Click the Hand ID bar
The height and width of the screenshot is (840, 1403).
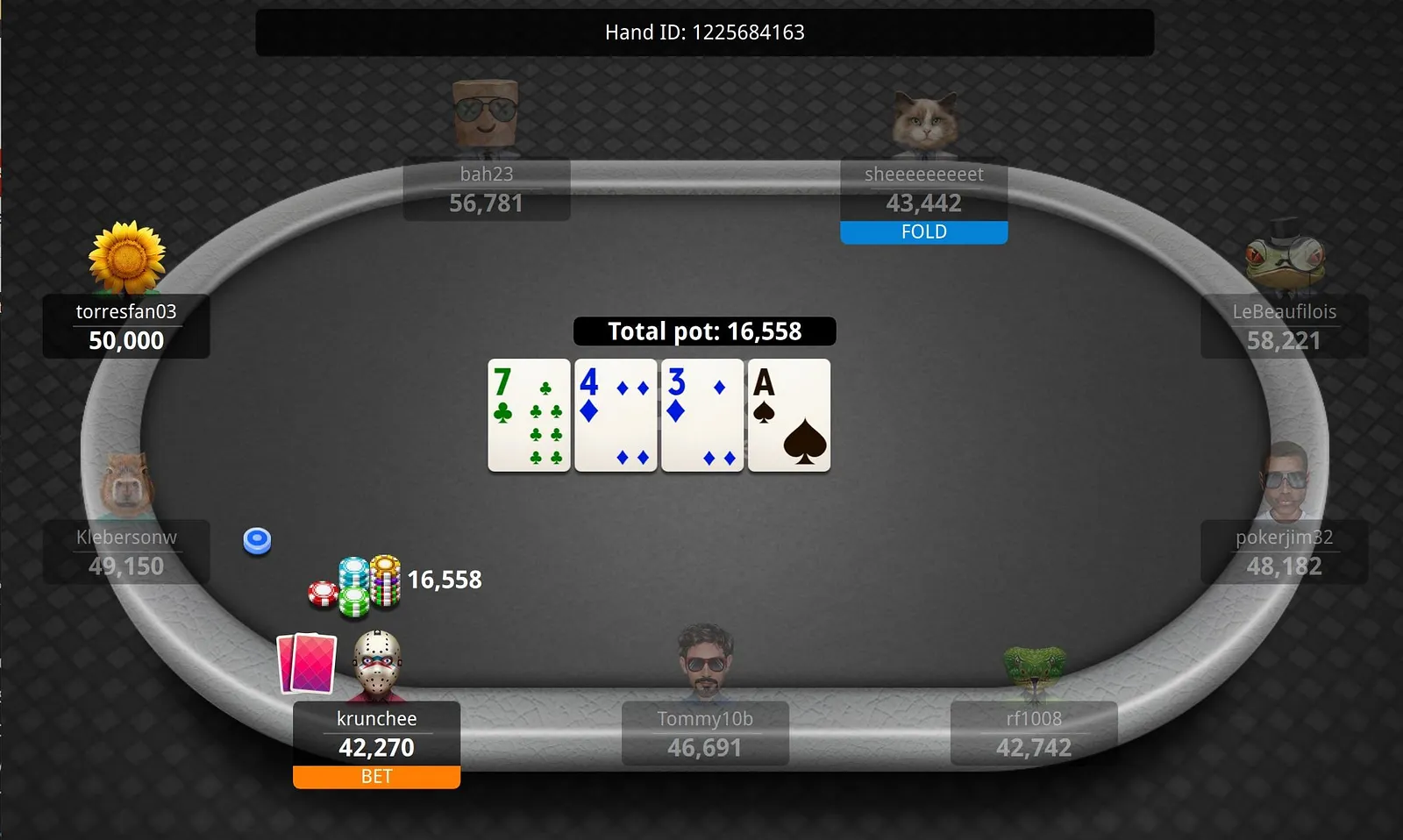pos(704,32)
